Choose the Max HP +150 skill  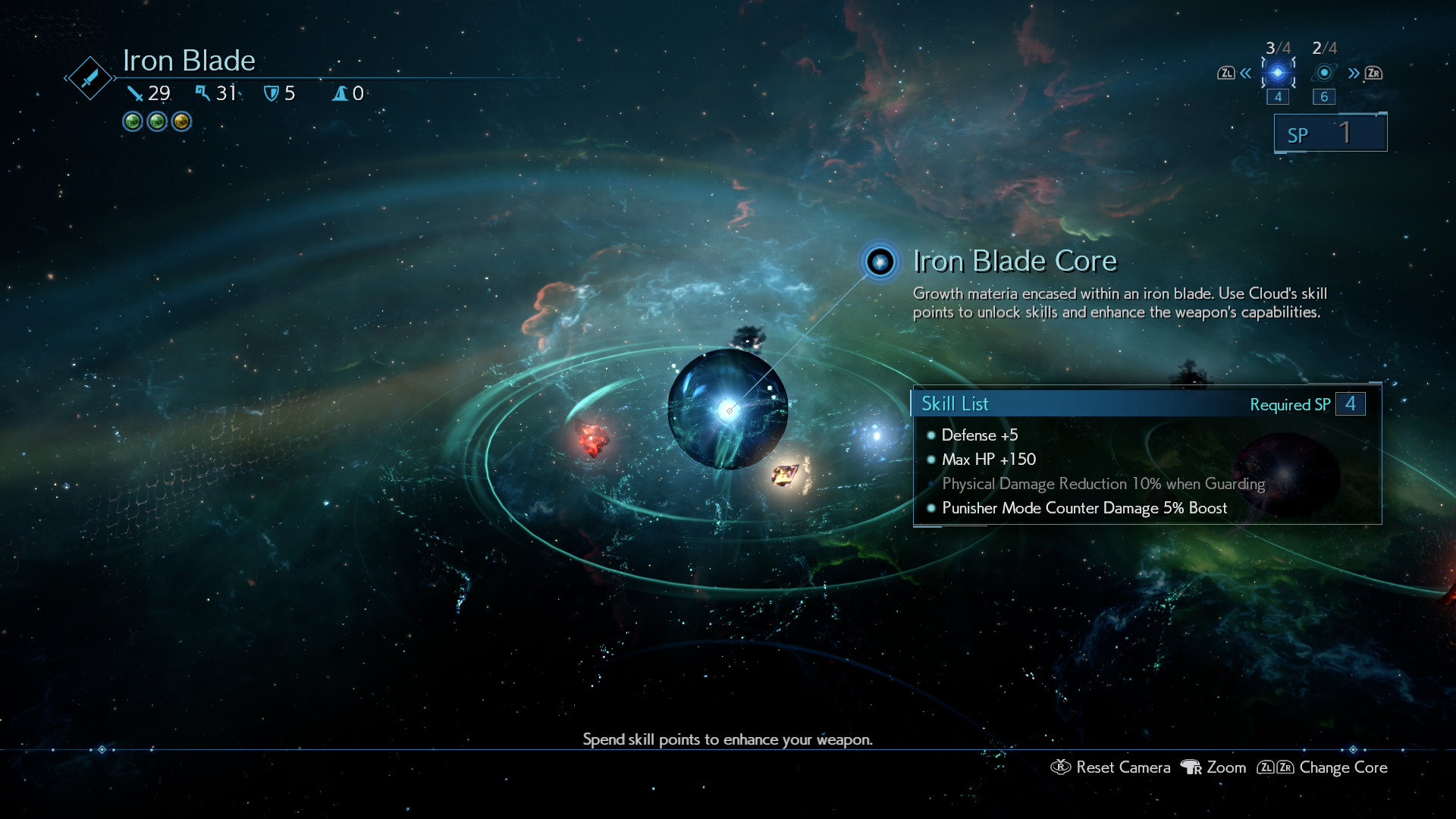point(988,460)
